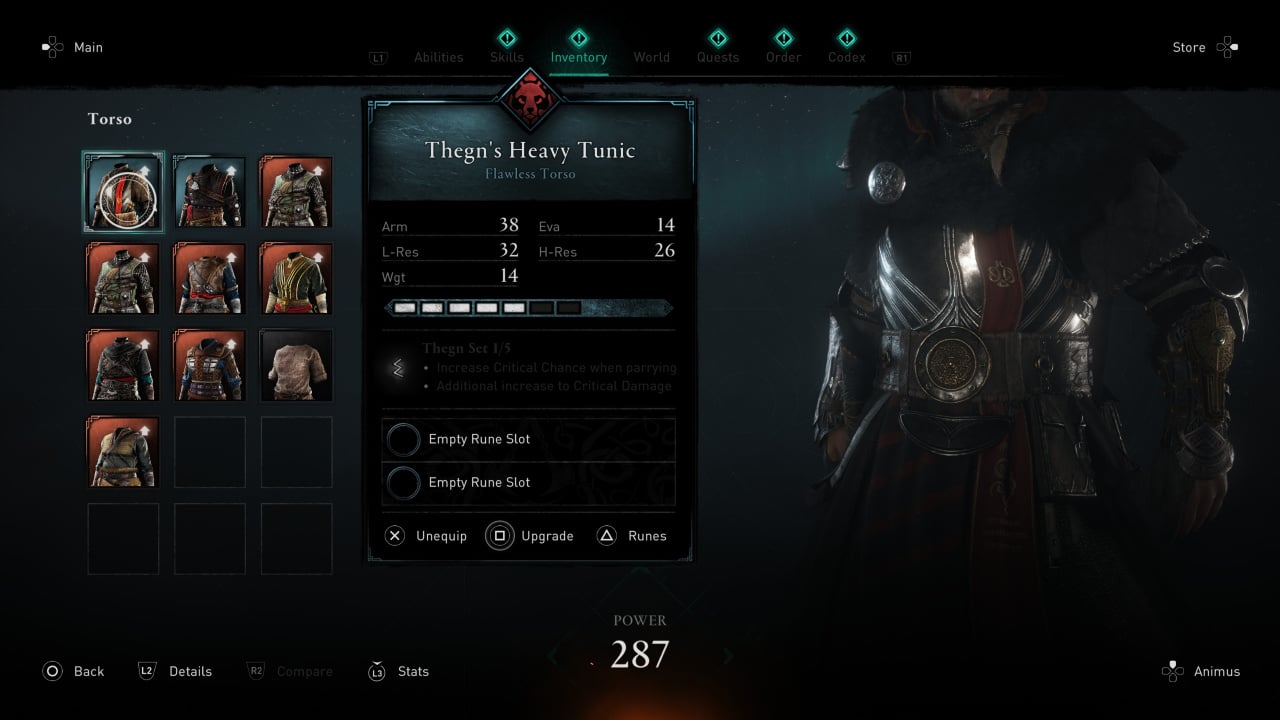Select the green tunic with yellow stripes
The image size is (1280, 720).
coord(296,279)
